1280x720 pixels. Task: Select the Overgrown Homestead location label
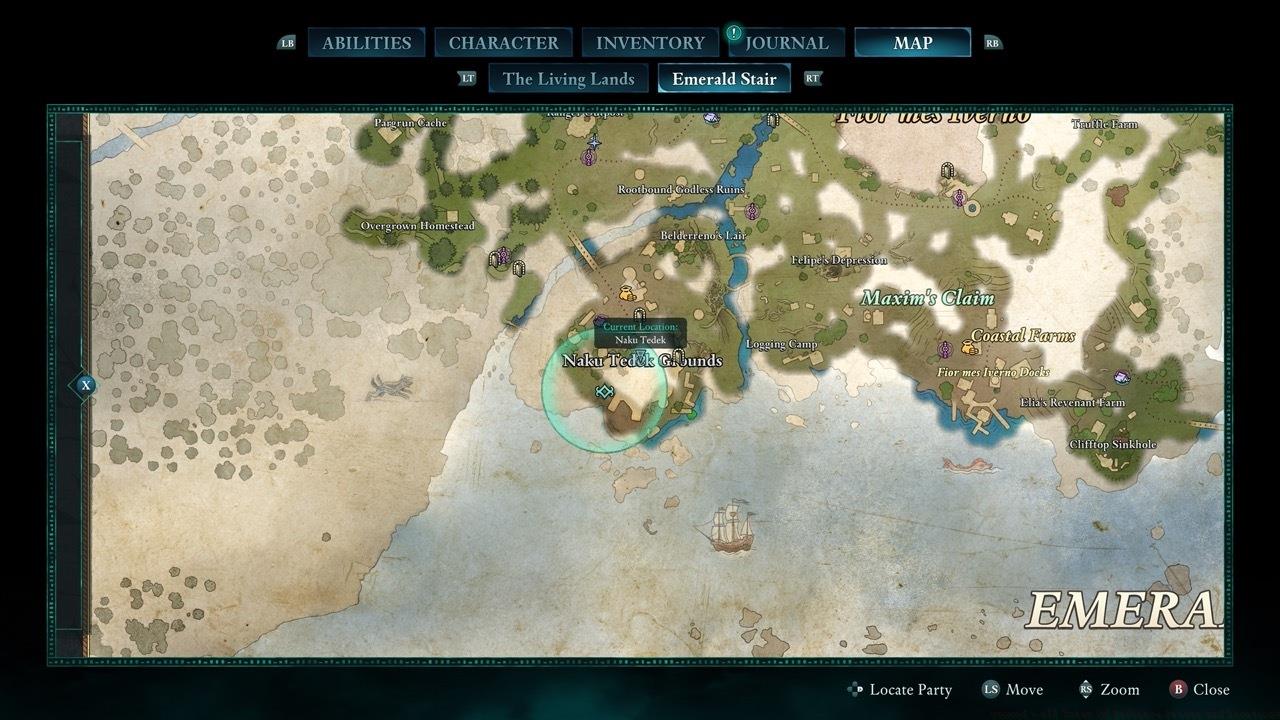(x=417, y=226)
